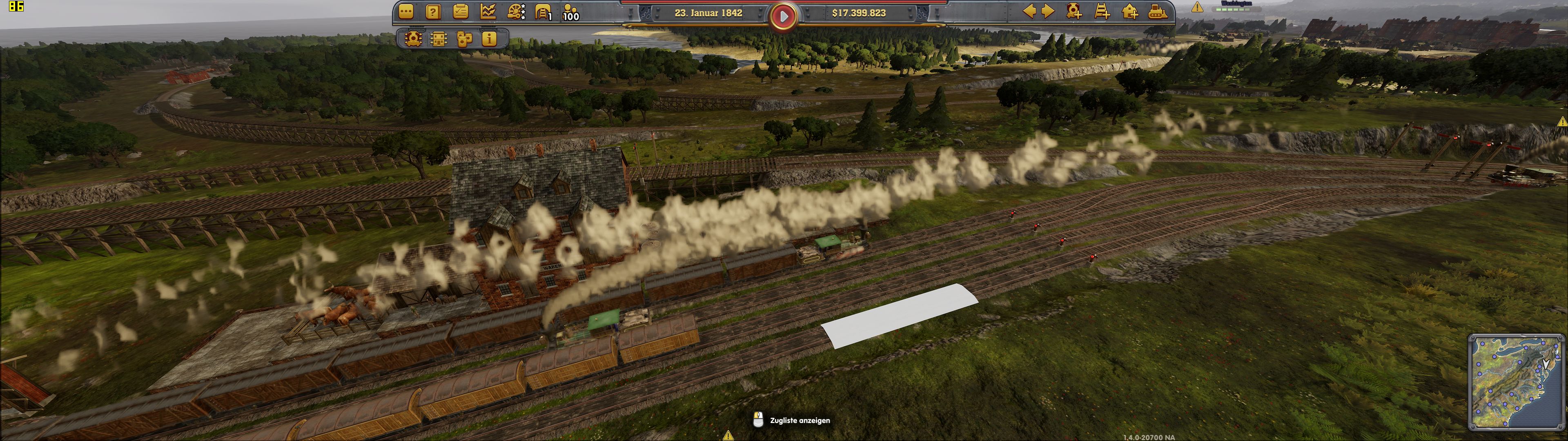Image resolution: width=1568 pixels, height=441 pixels.
Task: Open the three-dots main menu
Action: [406, 11]
